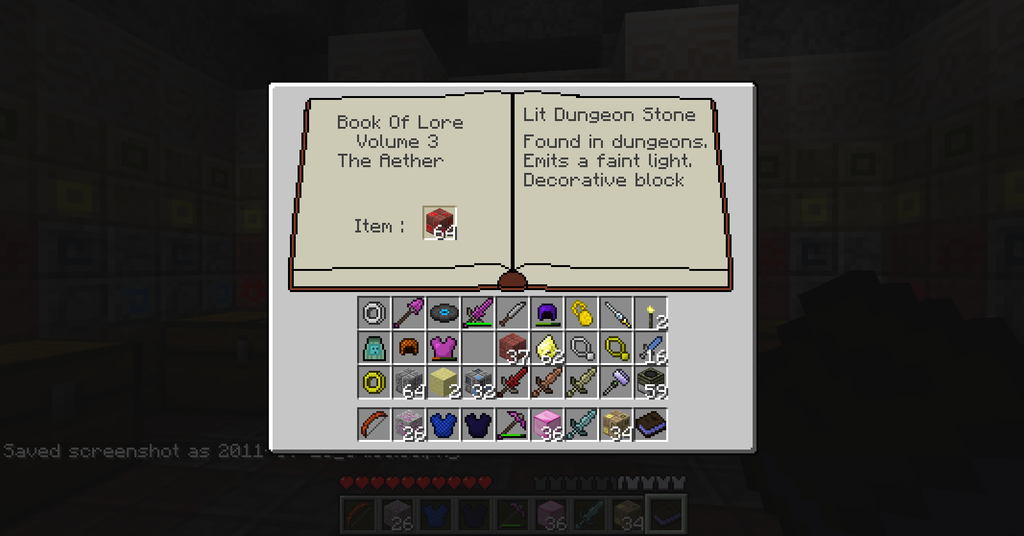Pick up the sand block stack of 2
This screenshot has width=1024, height=536.
tap(443, 382)
